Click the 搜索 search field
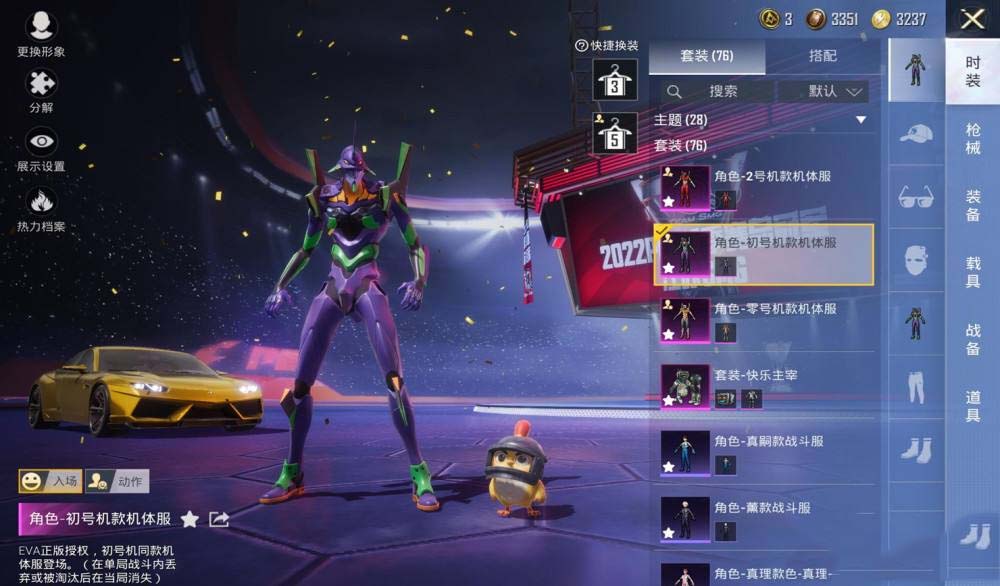 (x=716, y=91)
